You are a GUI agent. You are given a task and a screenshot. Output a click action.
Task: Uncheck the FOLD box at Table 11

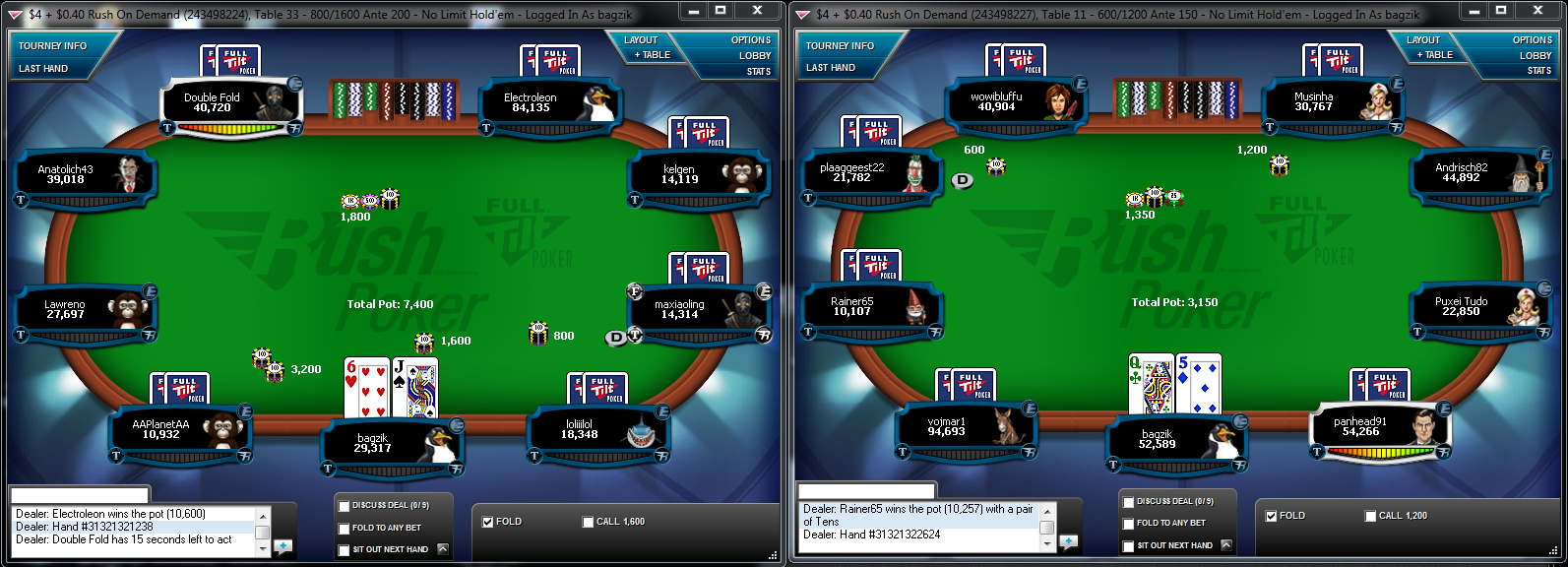1271,516
